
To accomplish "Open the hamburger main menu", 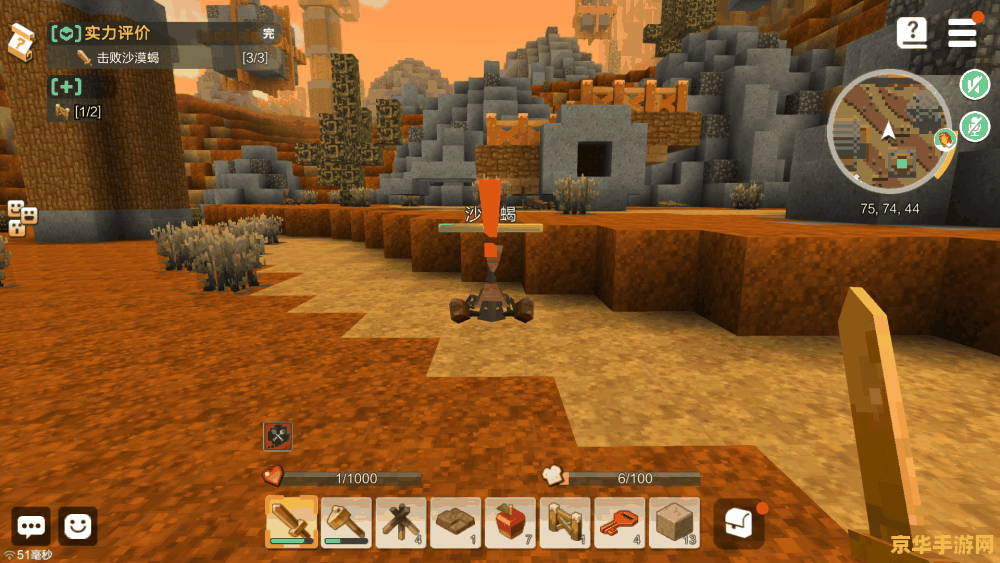I will click(962, 33).
